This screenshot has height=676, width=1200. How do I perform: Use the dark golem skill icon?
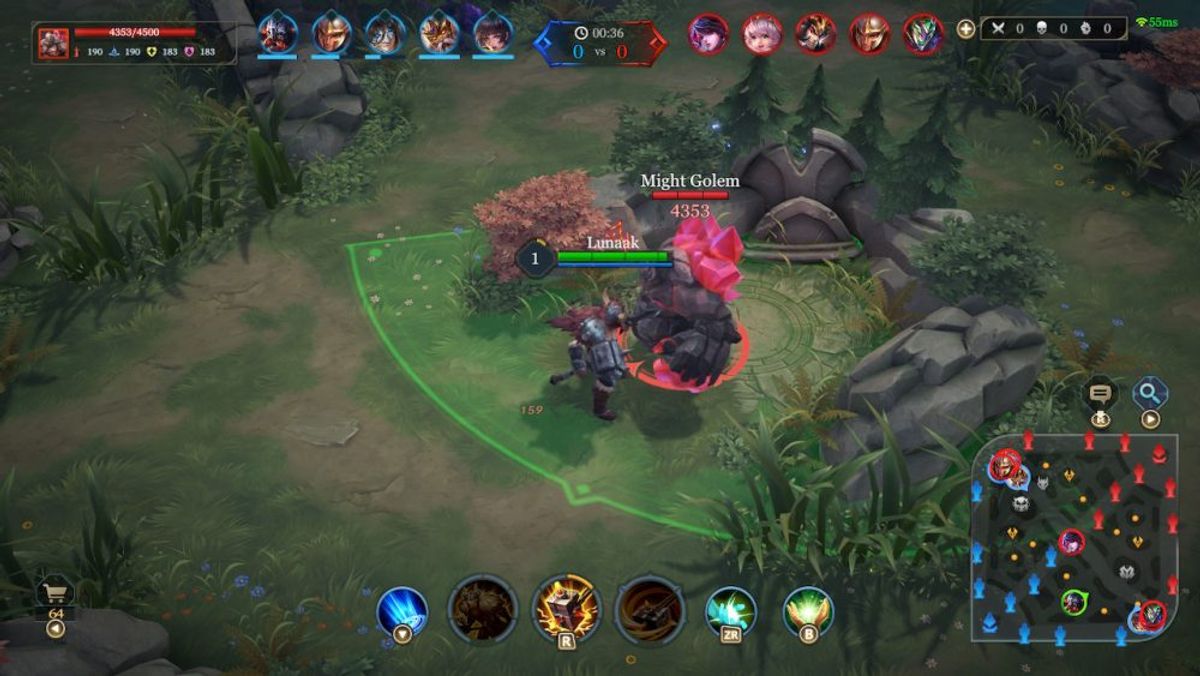point(482,609)
